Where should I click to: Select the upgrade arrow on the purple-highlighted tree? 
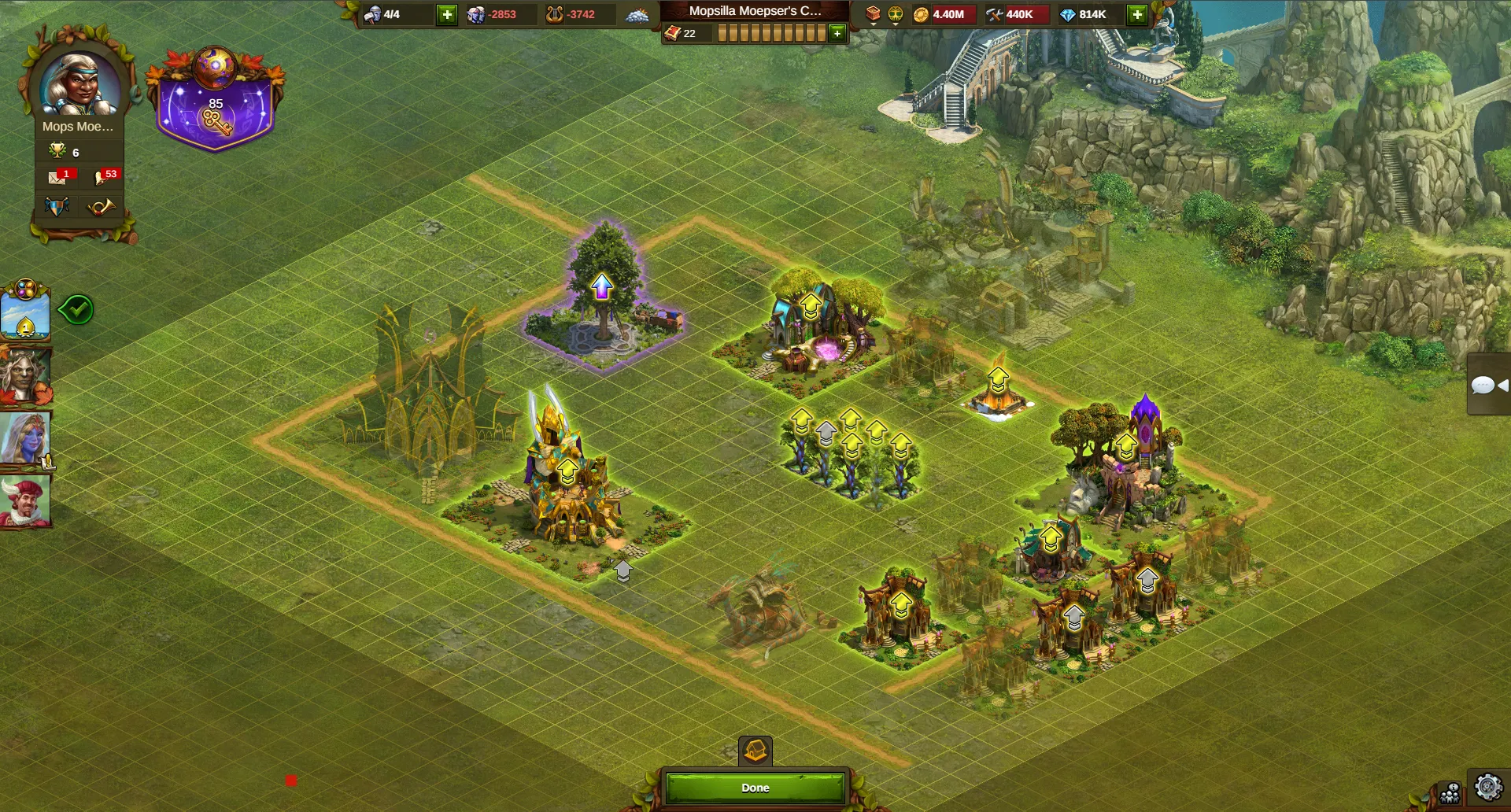(602, 286)
